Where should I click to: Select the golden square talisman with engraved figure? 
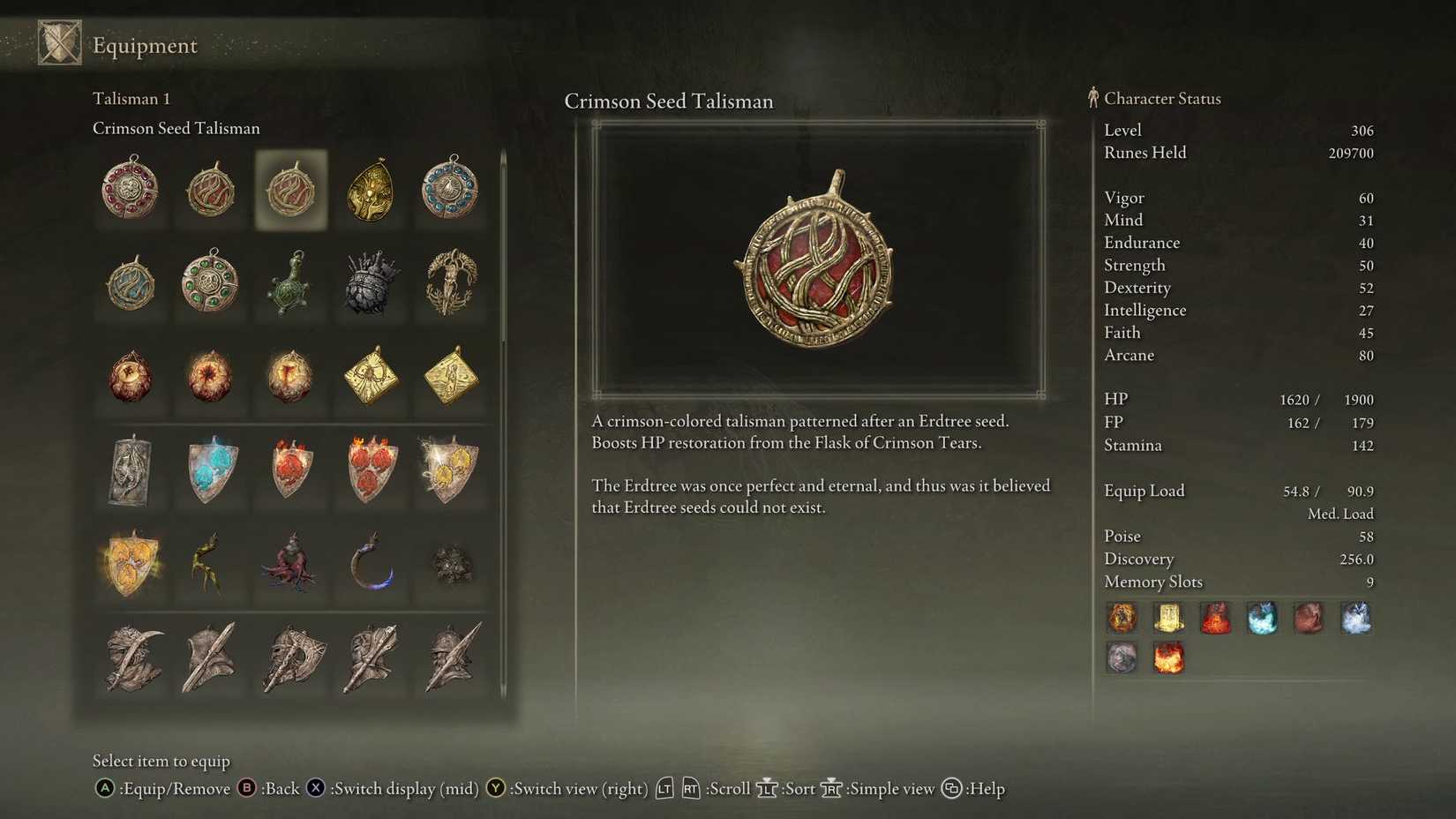[450, 379]
